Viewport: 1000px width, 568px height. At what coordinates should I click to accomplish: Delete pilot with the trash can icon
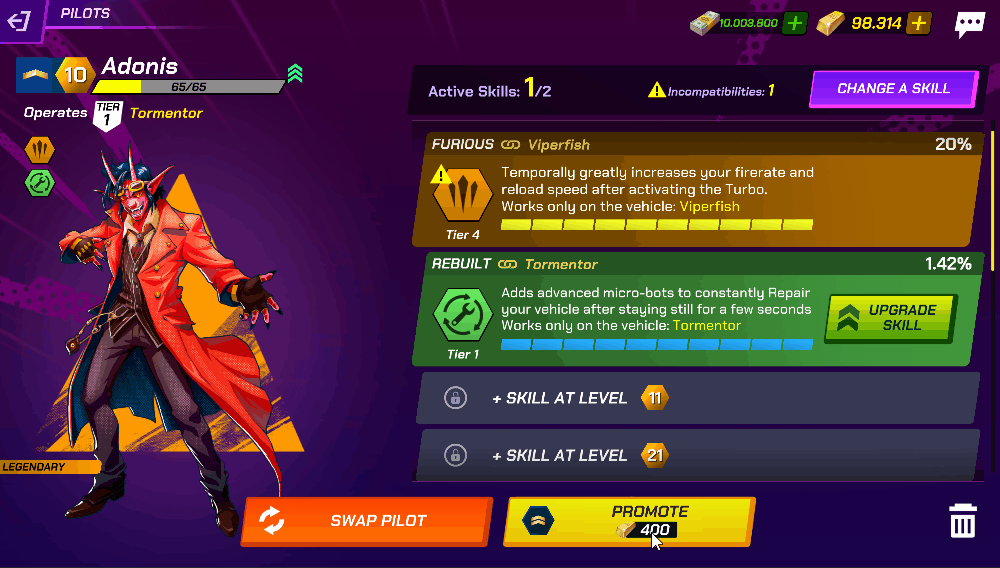pyautogui.click(x=962, y=521)
